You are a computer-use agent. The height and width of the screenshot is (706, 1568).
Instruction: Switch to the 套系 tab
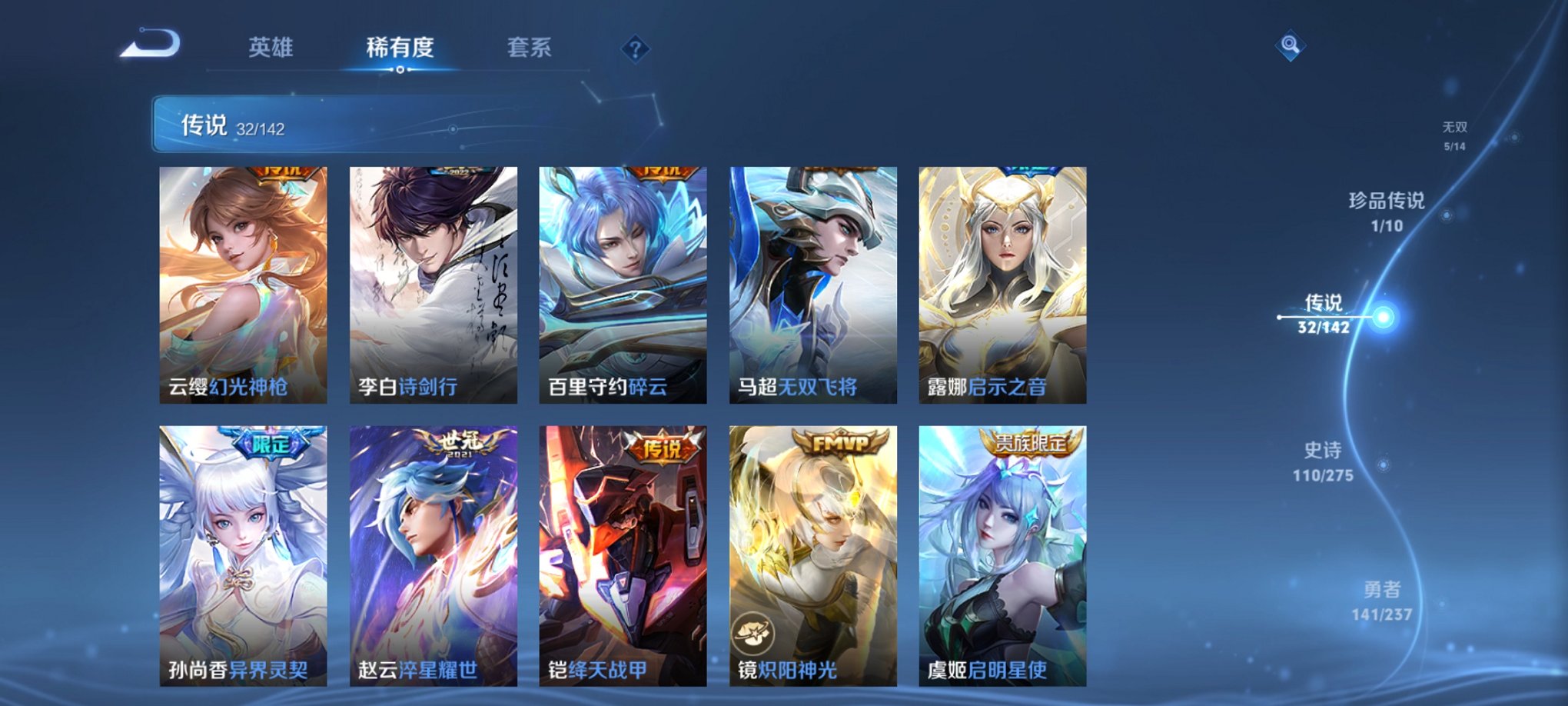coord(536,46)
